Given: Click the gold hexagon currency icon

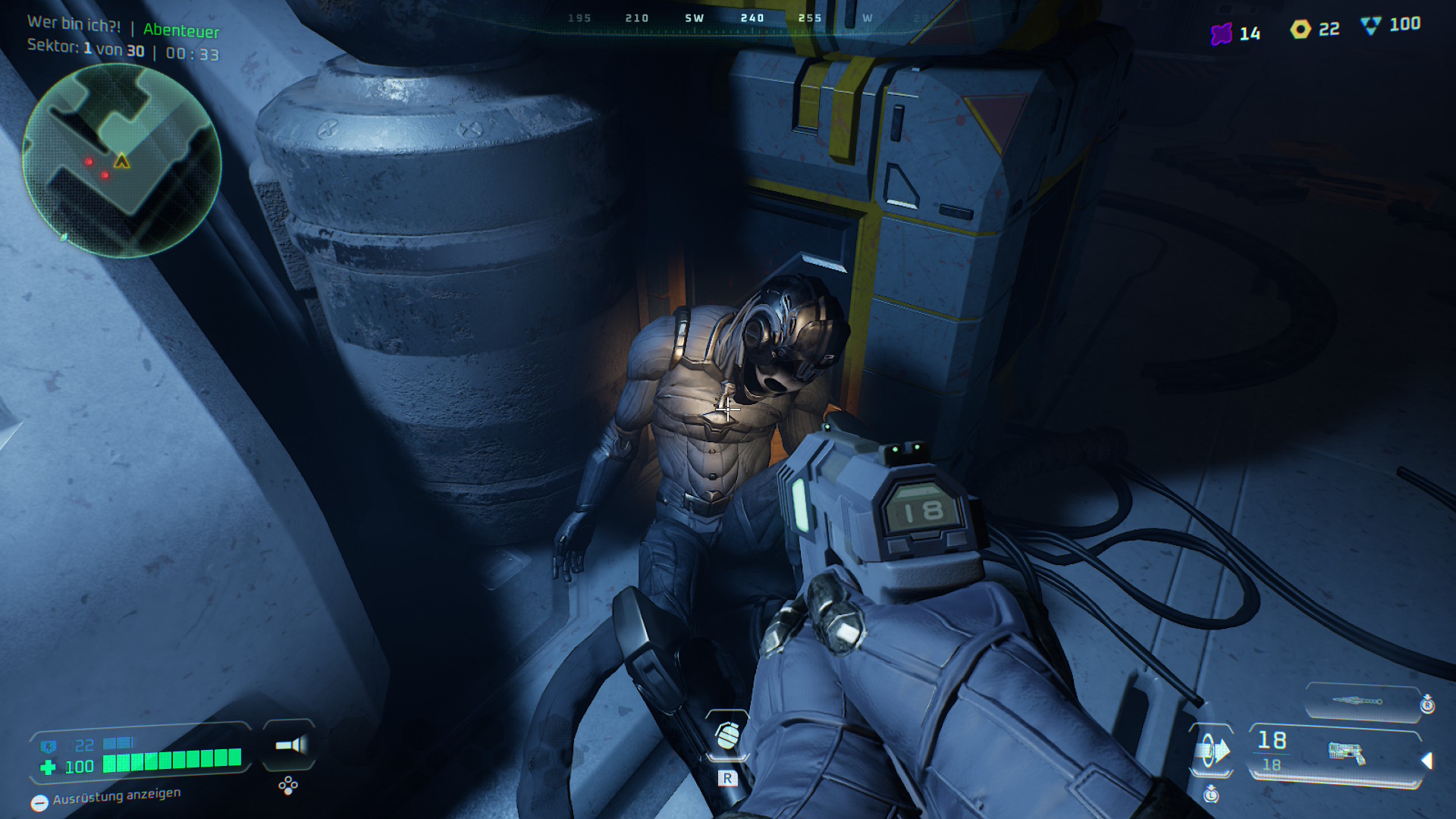Looking at the screenshot, I should [1301, 30].
